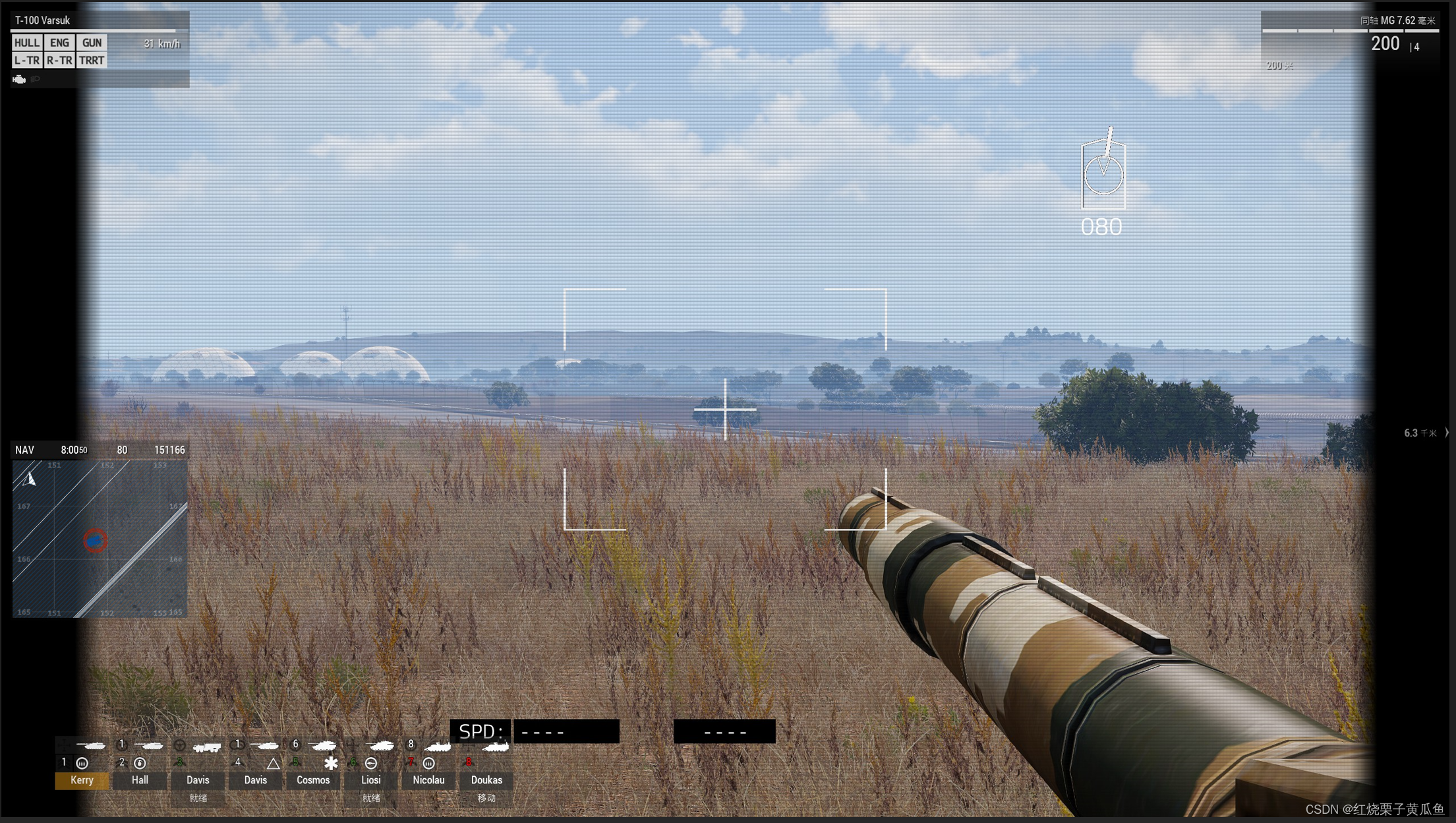Select the unit named Doukas
Image resolution: width=1456 pixels, height=823 pixels.
486,780
